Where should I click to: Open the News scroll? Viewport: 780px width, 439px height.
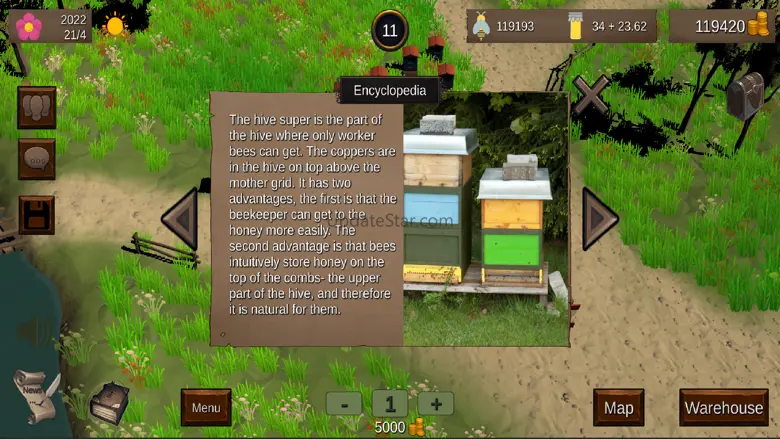click(x=35, y=395)
